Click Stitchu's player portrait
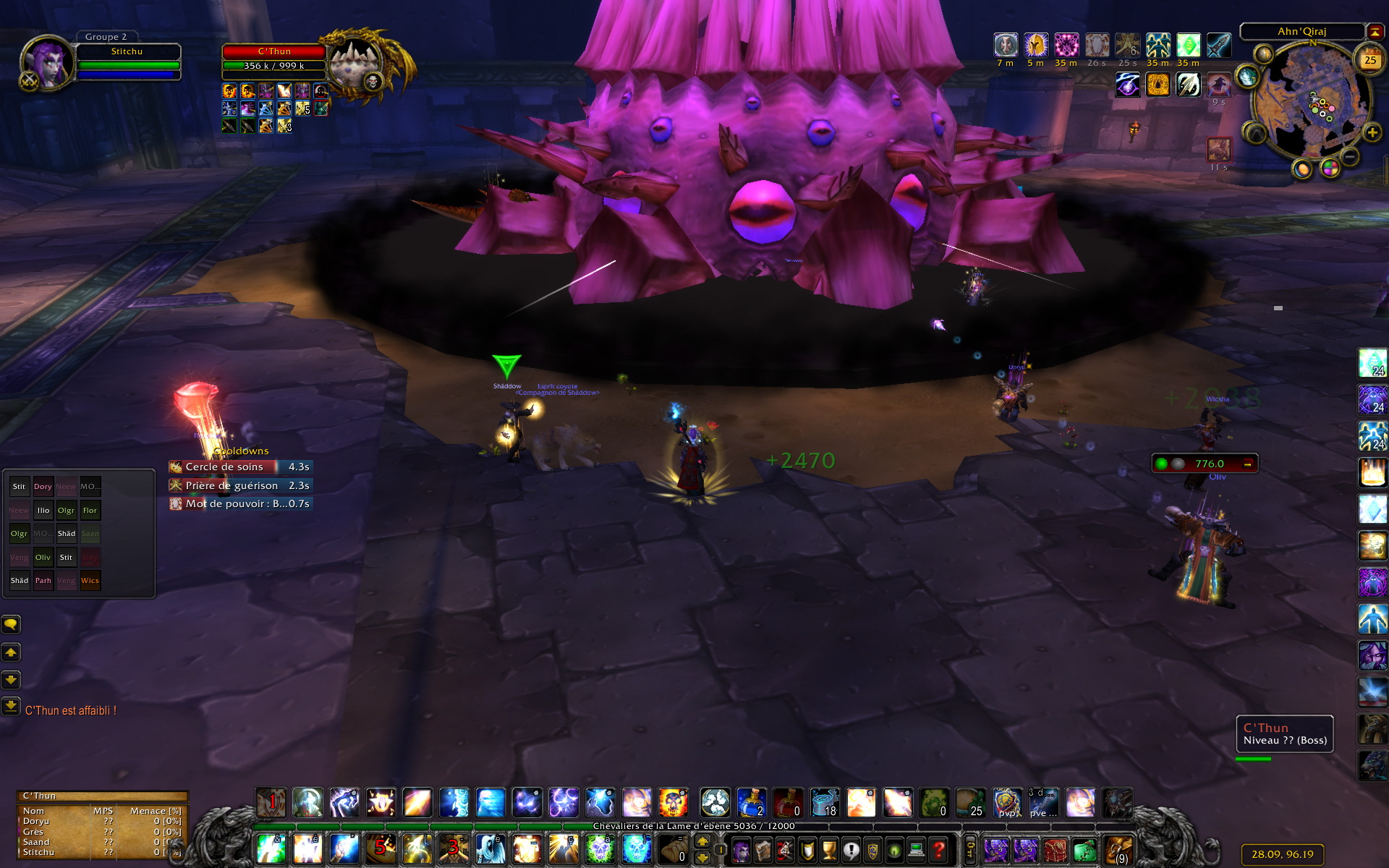This screenshot has height=868, width=1389. (x=47, y=61)
